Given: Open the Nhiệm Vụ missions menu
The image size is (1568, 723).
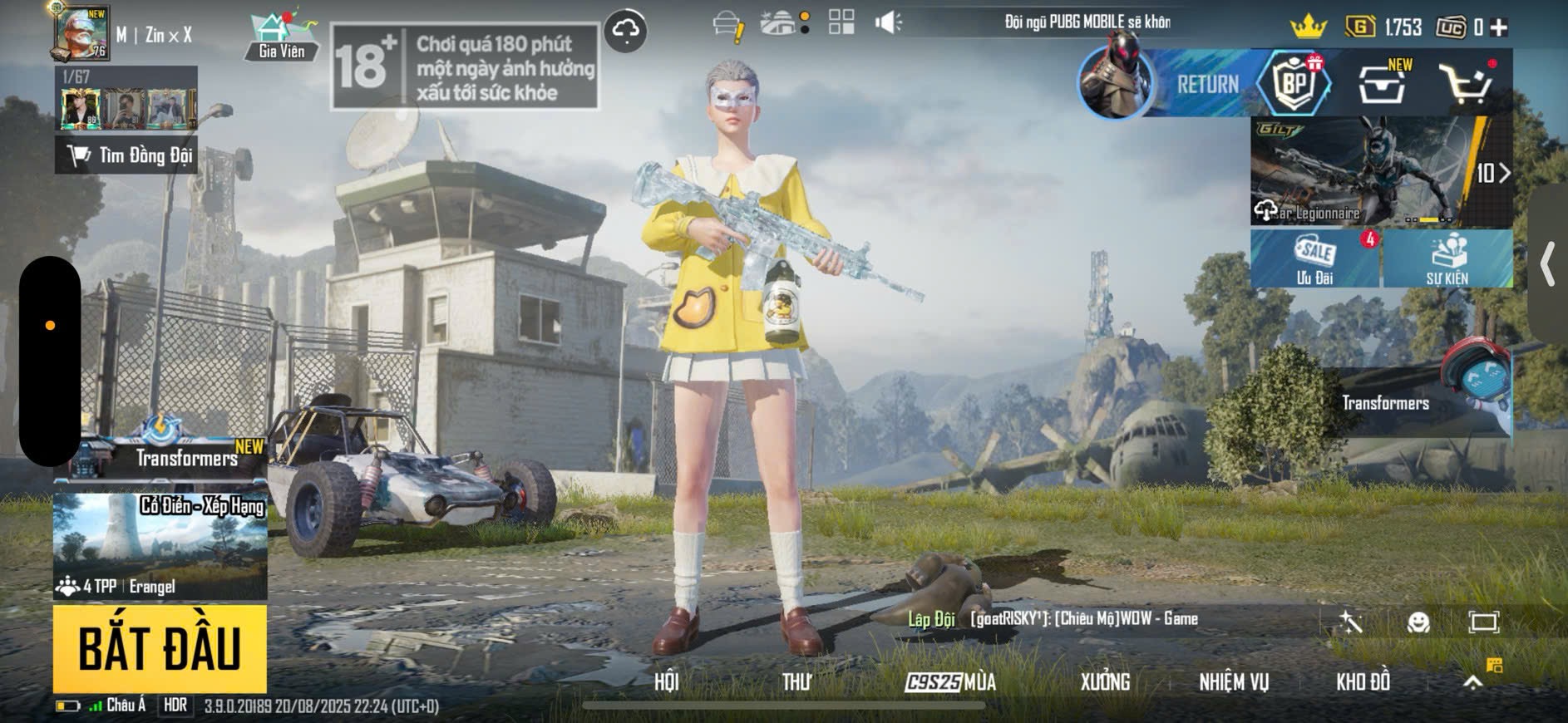Looking at the screenshot, I should 1234,682.
